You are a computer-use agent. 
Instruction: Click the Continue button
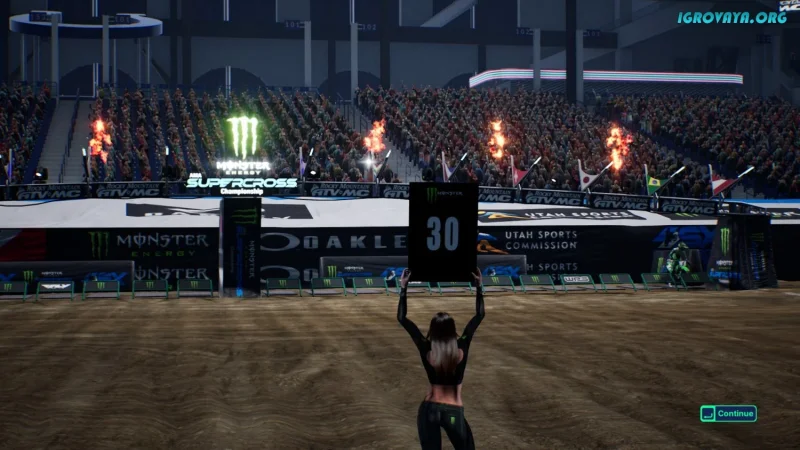728,413
